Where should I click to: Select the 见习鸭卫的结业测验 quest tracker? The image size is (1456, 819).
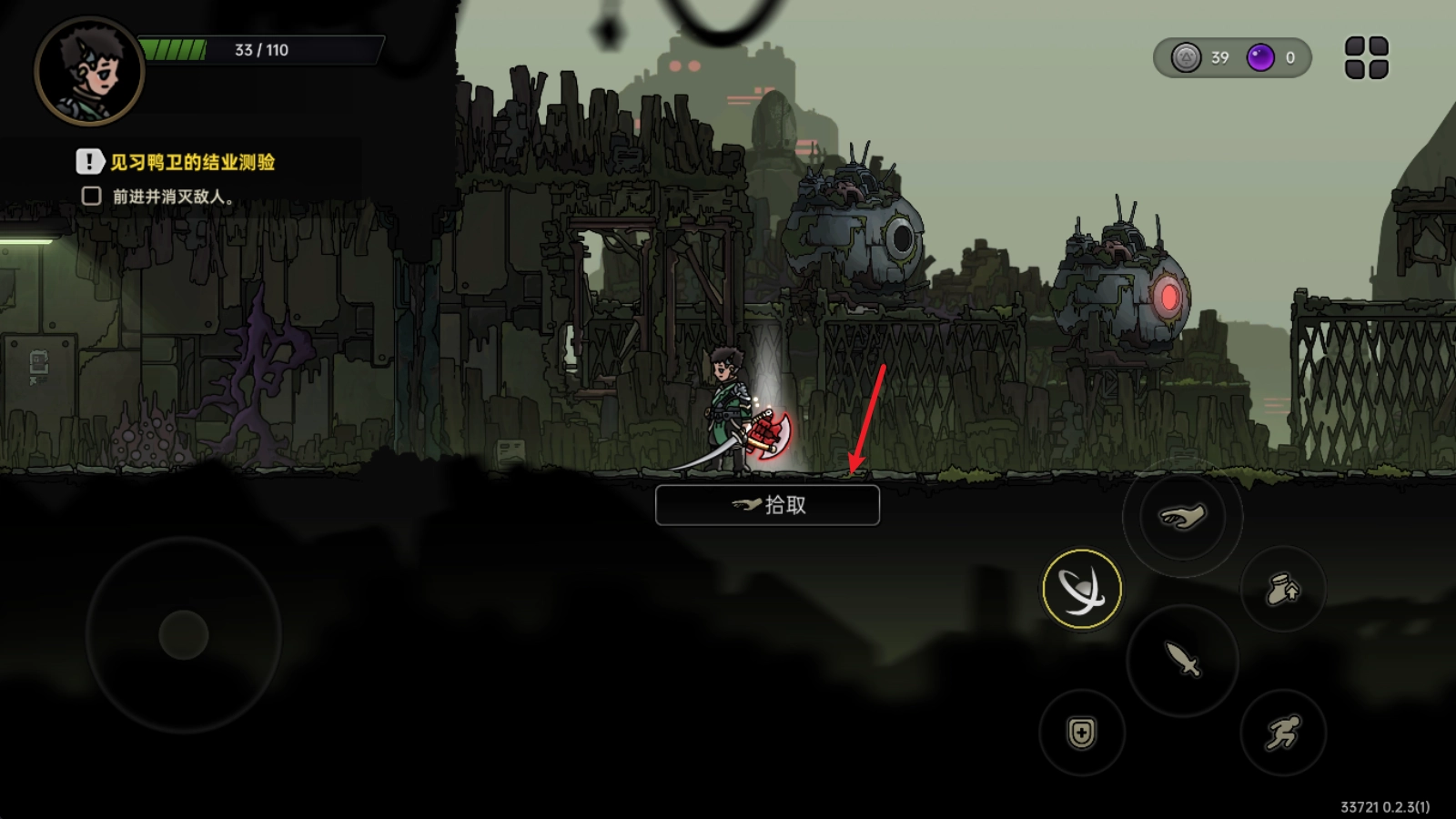click(192, 163)
